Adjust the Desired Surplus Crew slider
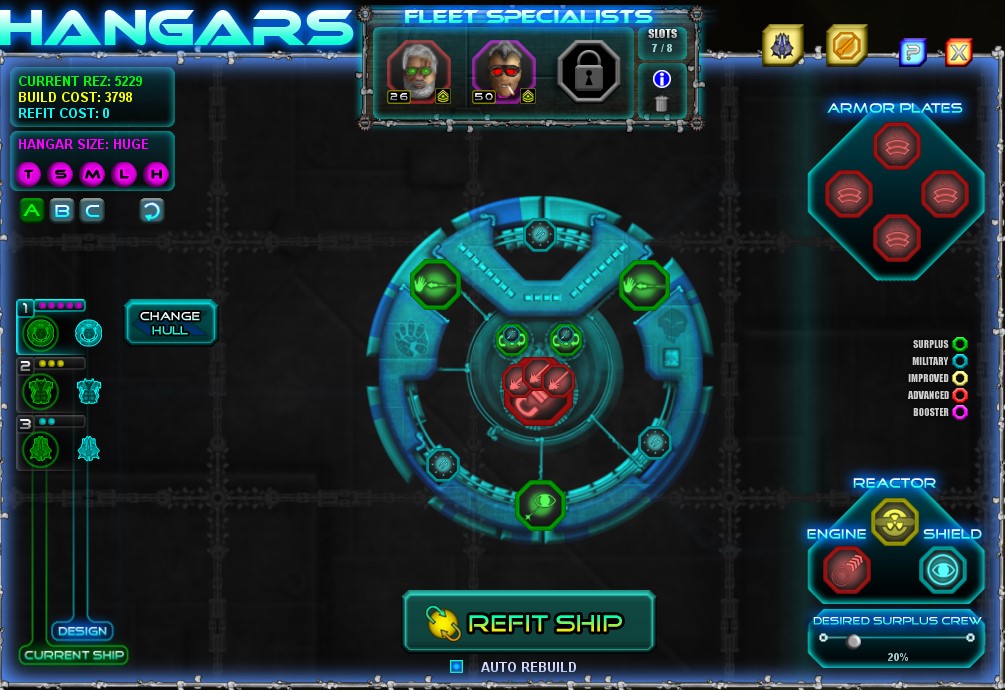The image size is (1005, 690). 853,641
